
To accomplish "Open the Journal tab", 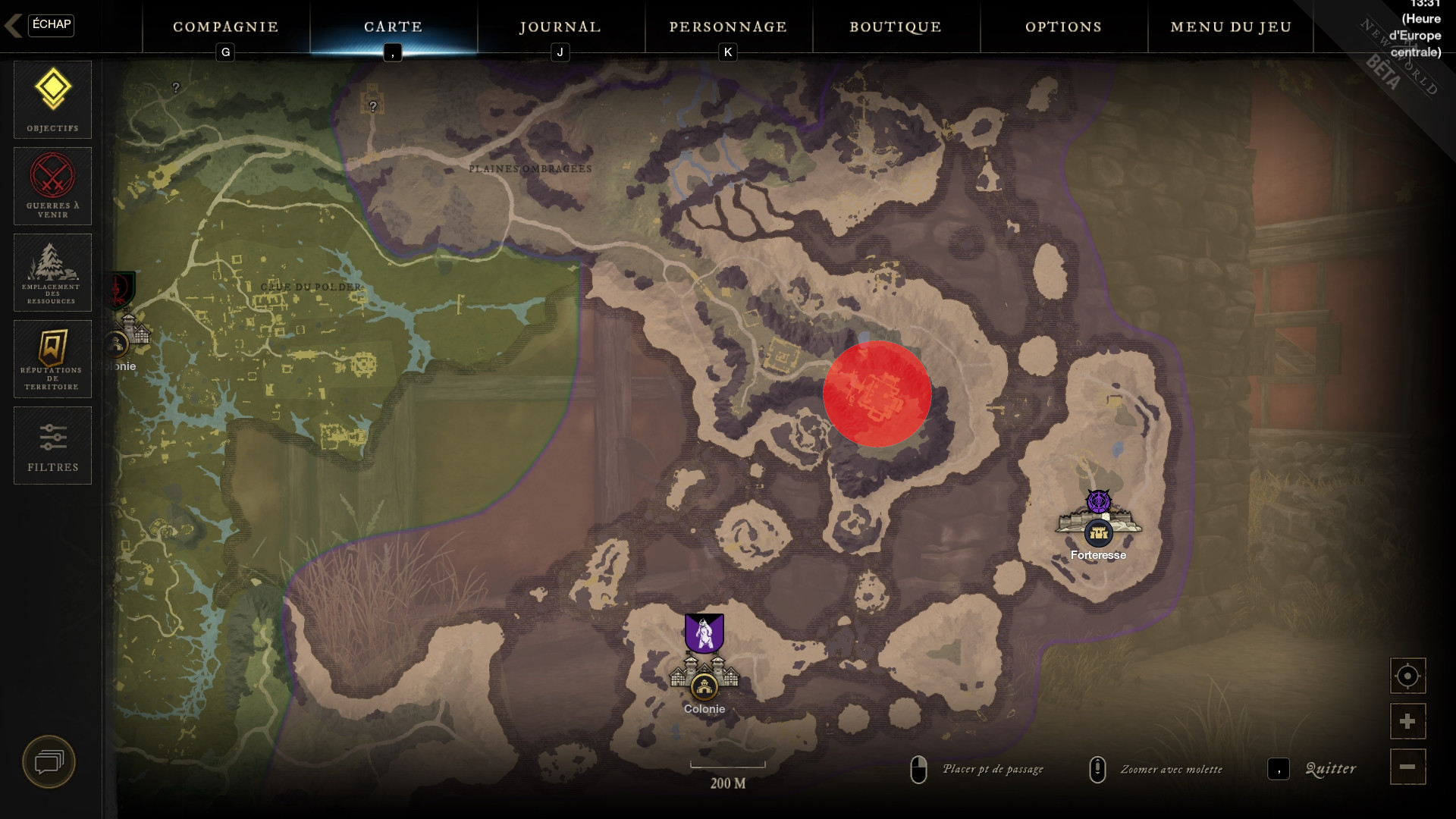I will (559, 27).
